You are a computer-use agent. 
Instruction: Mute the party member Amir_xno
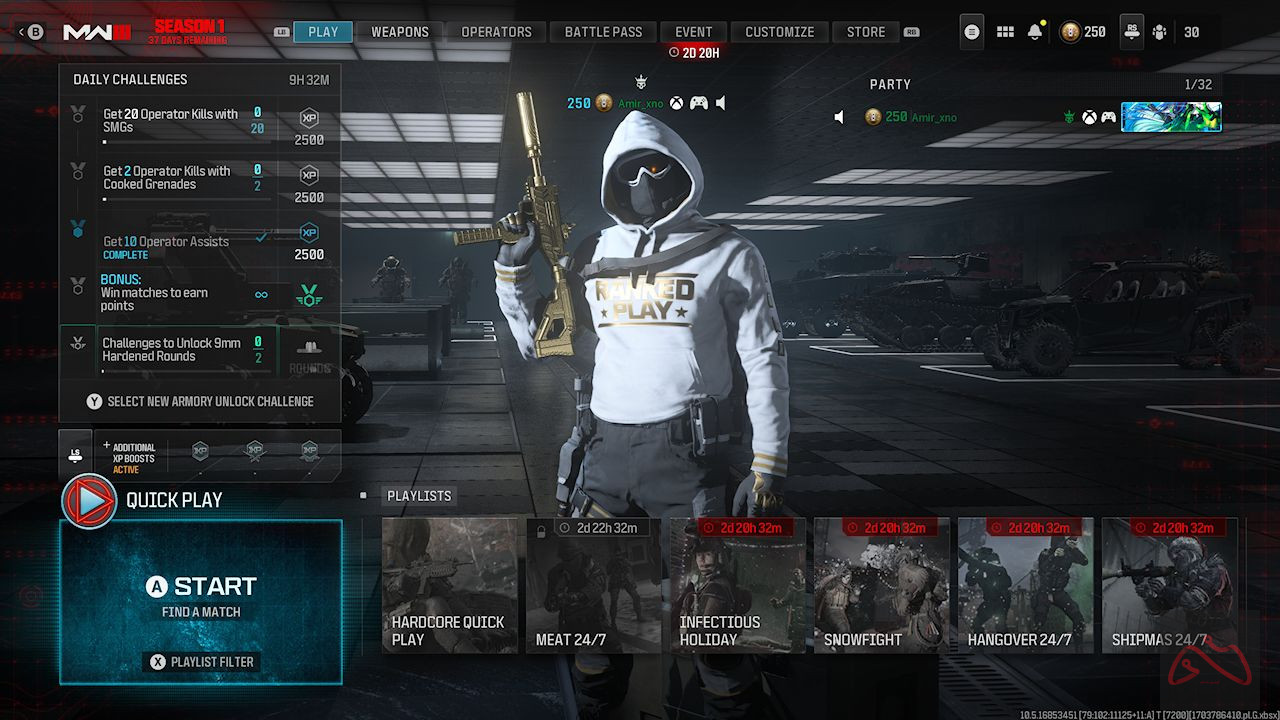[839, 116]
